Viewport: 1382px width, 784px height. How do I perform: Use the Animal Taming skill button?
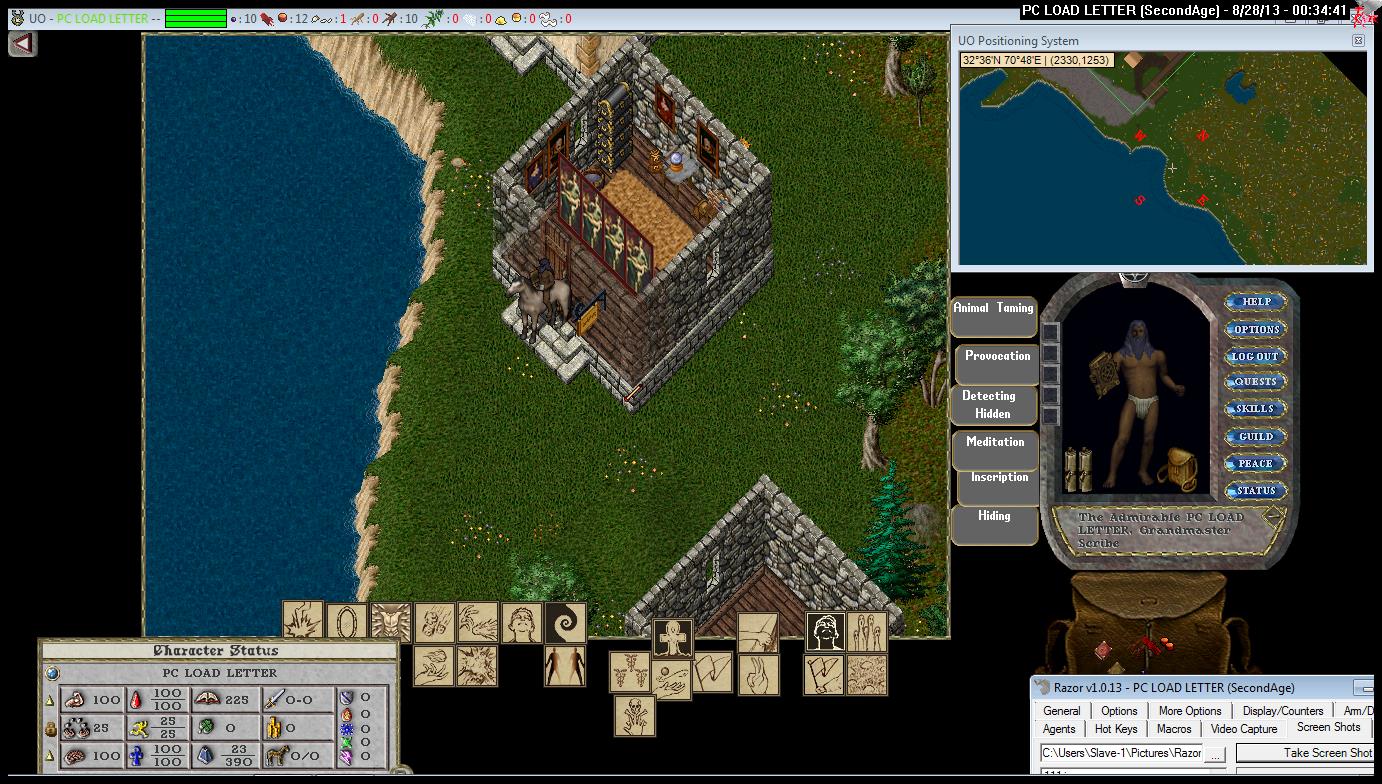993,316
